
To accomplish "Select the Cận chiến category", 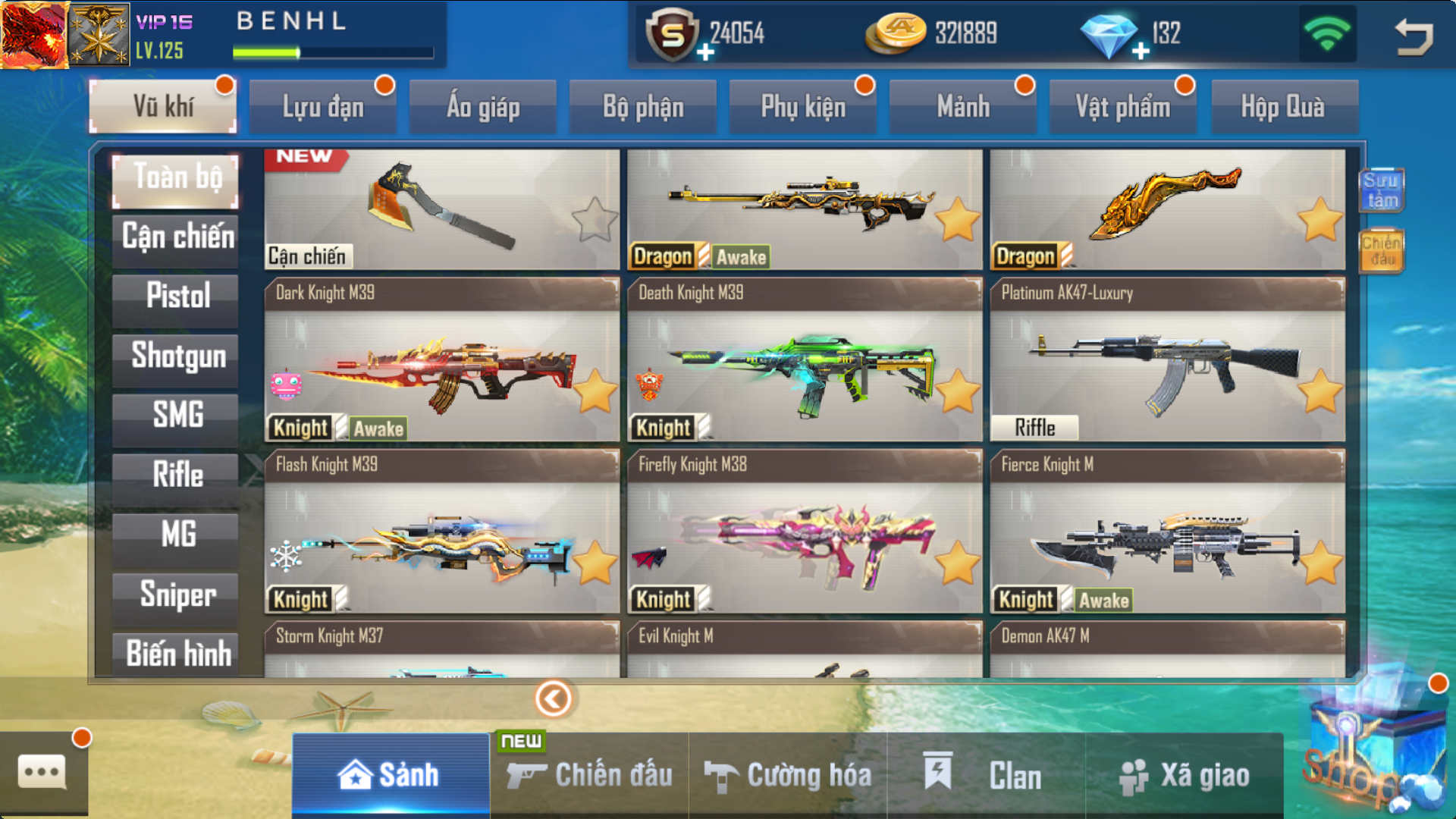I will click(177, 237).
